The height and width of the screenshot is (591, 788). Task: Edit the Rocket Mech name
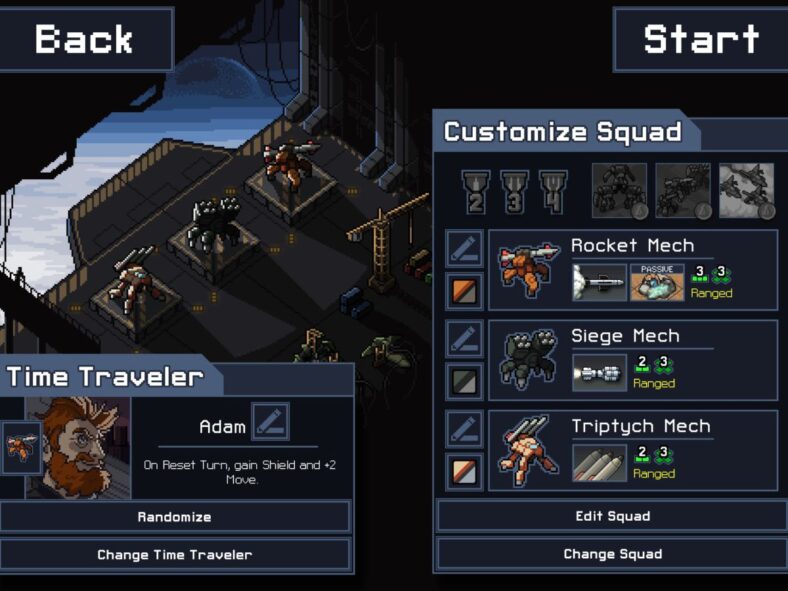[x=464, y=249]
